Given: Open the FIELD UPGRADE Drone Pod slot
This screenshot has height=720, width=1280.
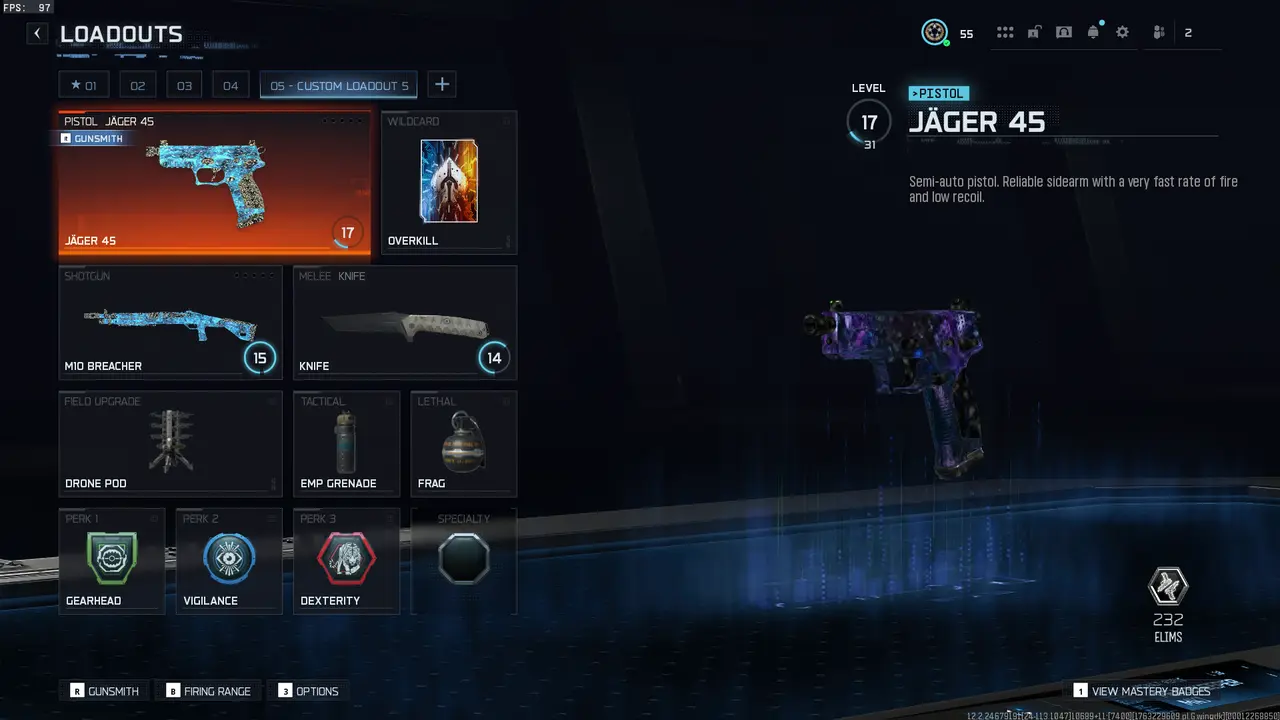Looking at the screenshot, I should 170,443.
